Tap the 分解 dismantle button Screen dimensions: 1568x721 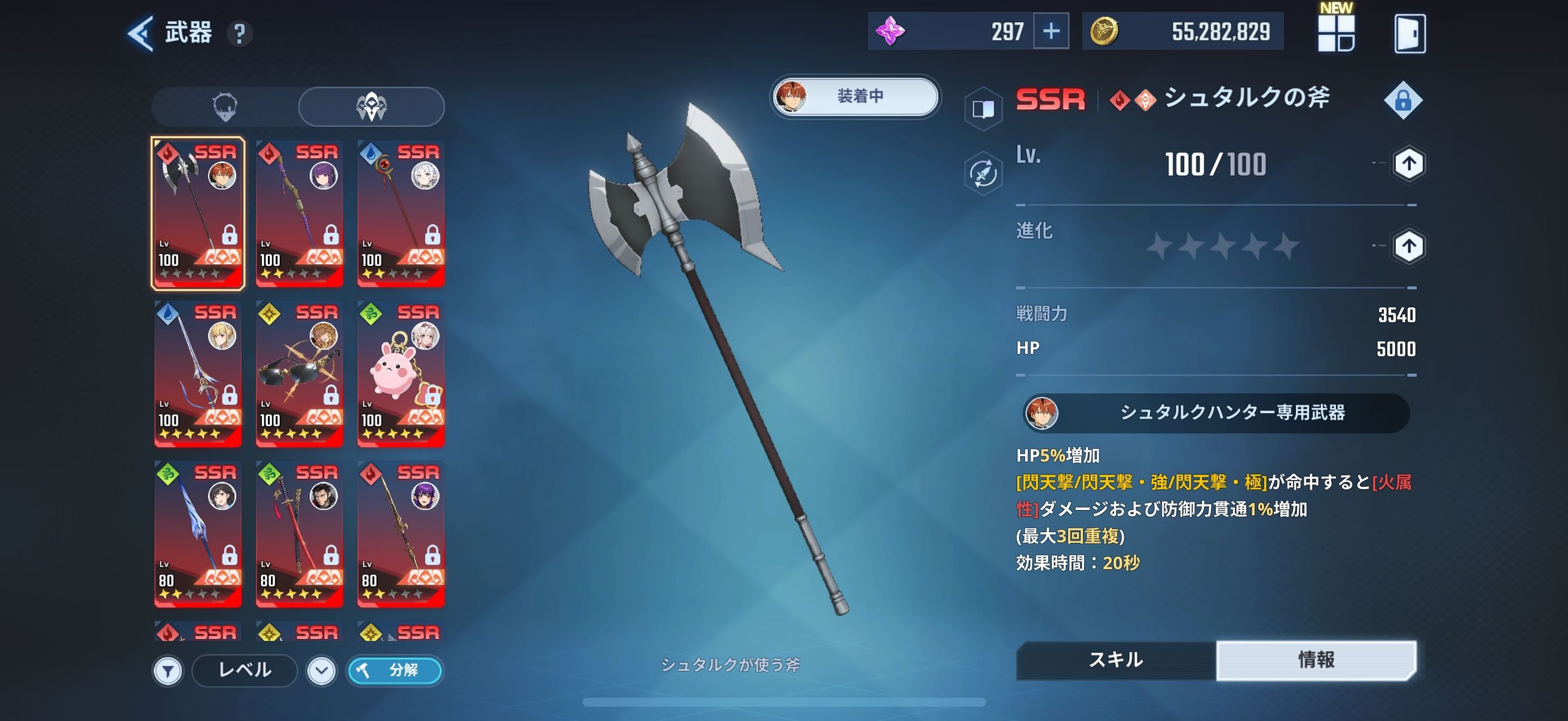[395, 671]
